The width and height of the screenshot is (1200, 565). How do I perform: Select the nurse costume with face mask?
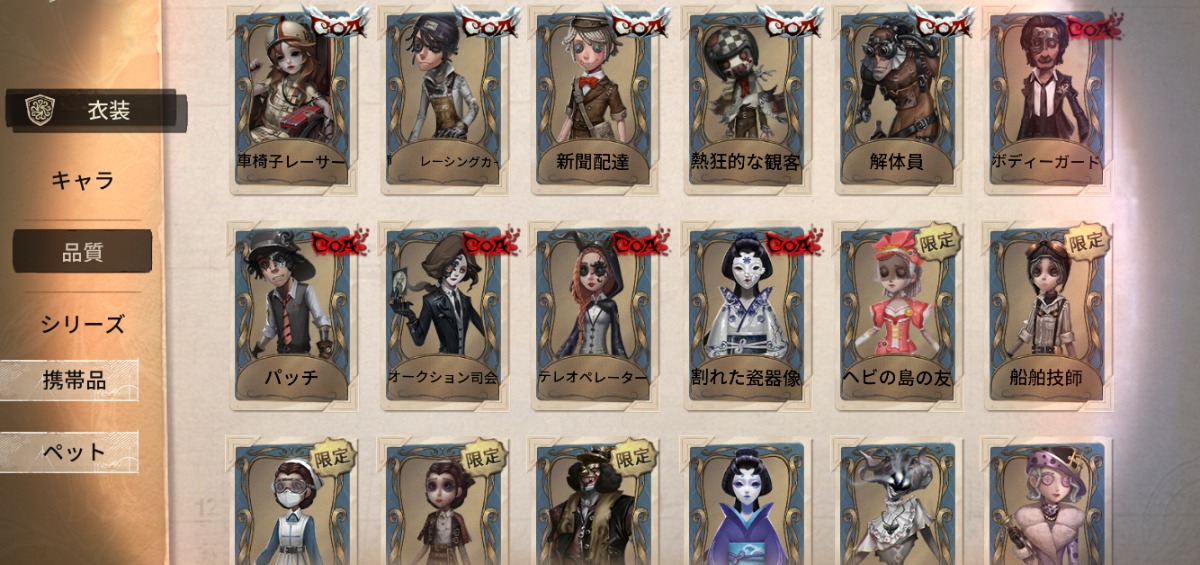293,505
